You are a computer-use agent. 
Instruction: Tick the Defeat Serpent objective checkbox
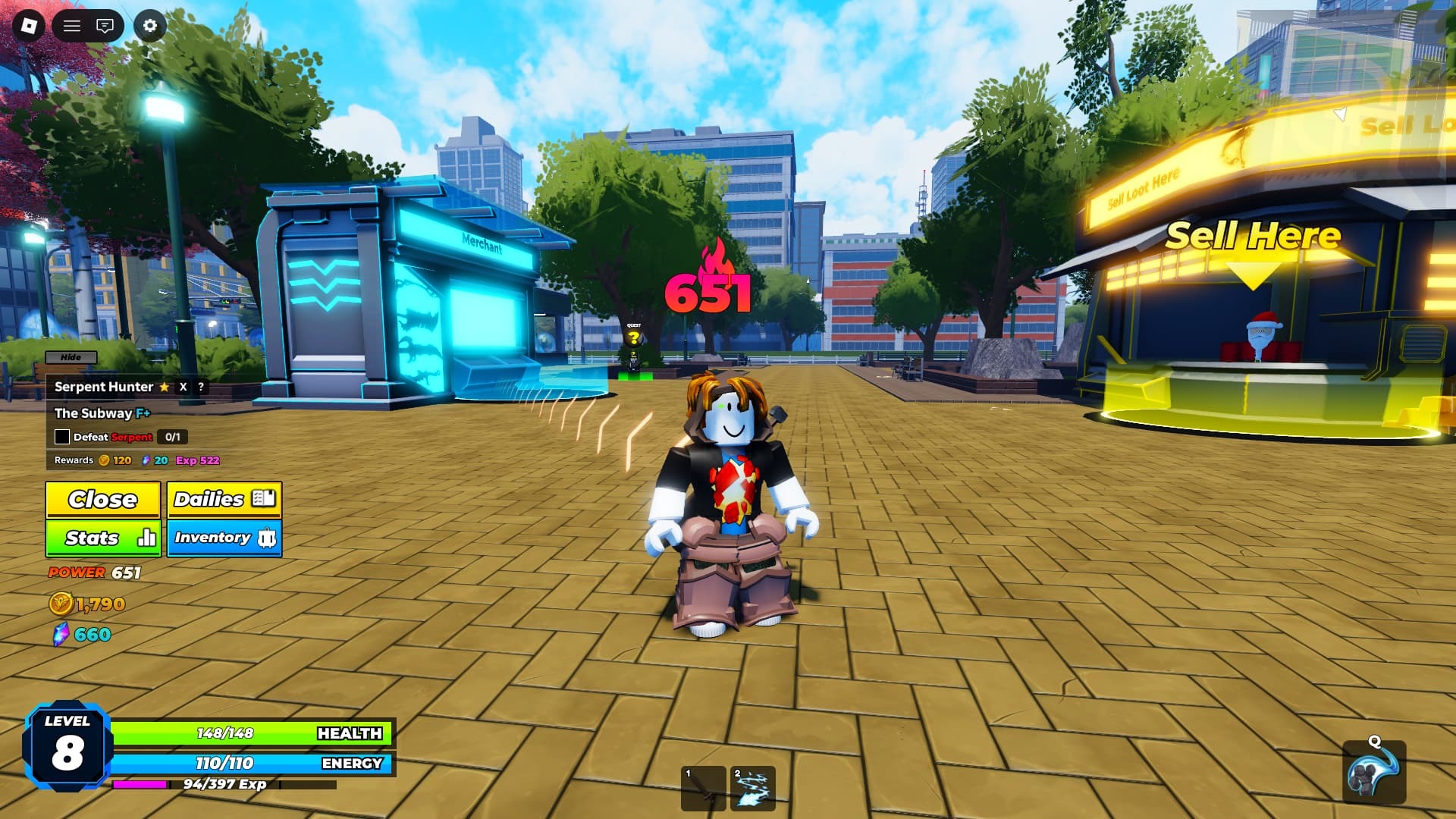[x=62, y=437]
